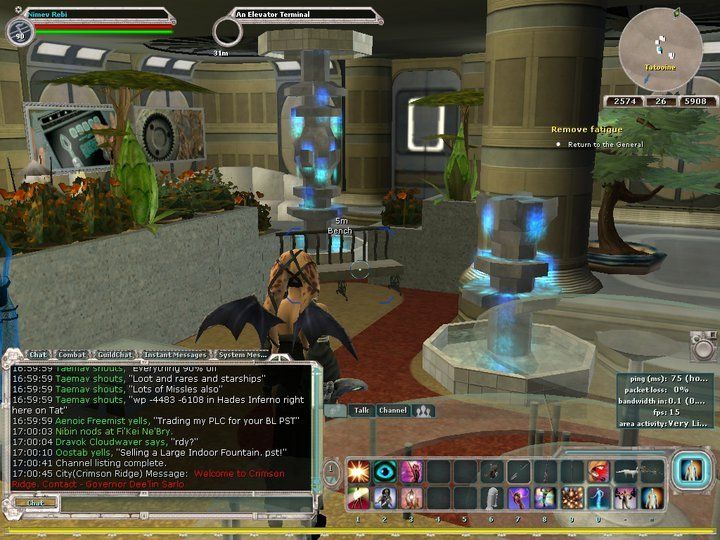Viewport: 720px width, 540px height.
Task: Click the toolbar pane number selector
Action: (x=332, y=471)
